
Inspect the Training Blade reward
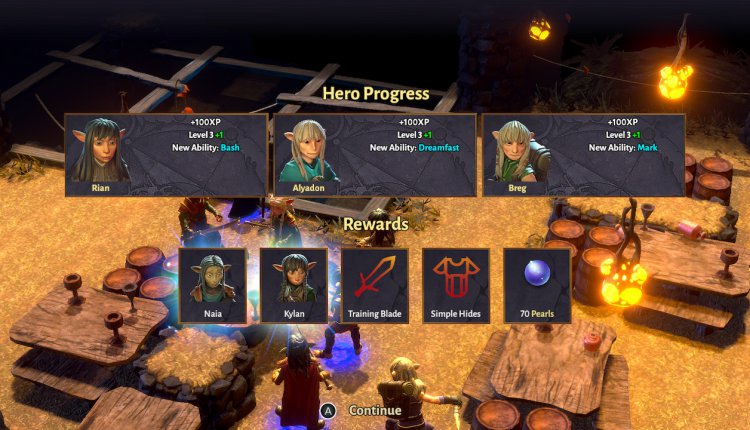click(x=375, y=286)
